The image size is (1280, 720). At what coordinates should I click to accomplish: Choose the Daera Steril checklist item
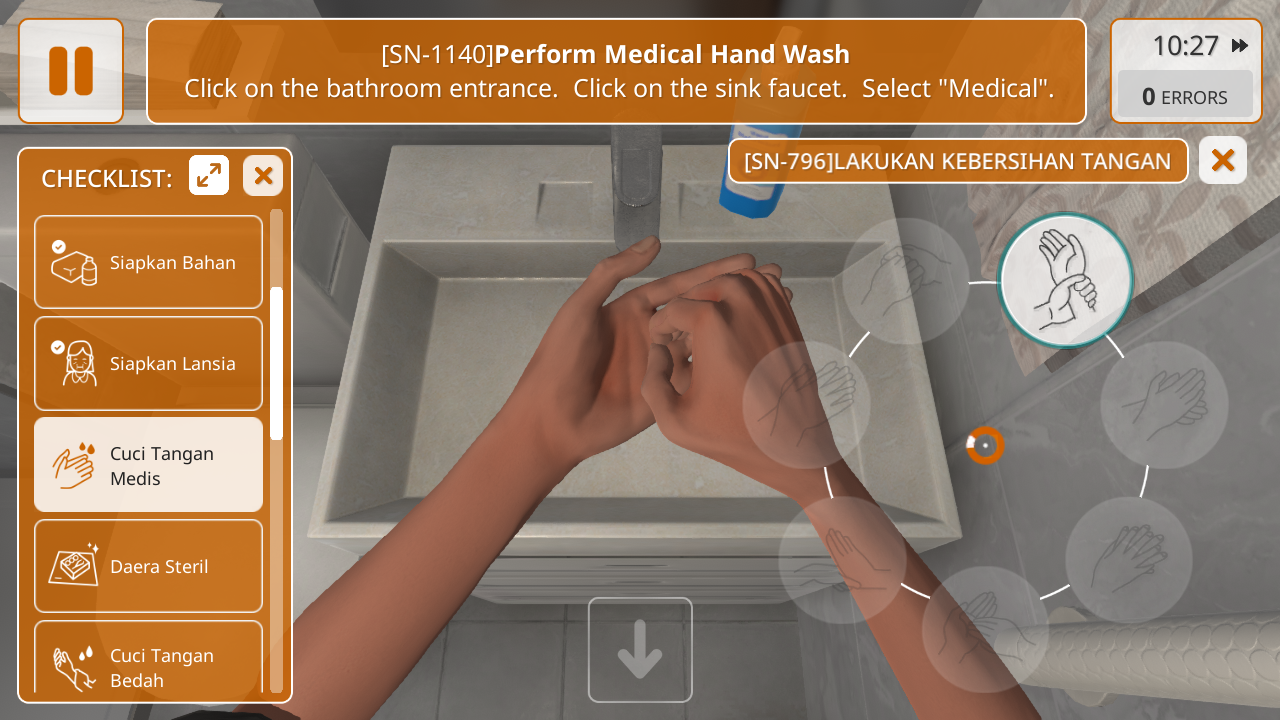[148, 566]
